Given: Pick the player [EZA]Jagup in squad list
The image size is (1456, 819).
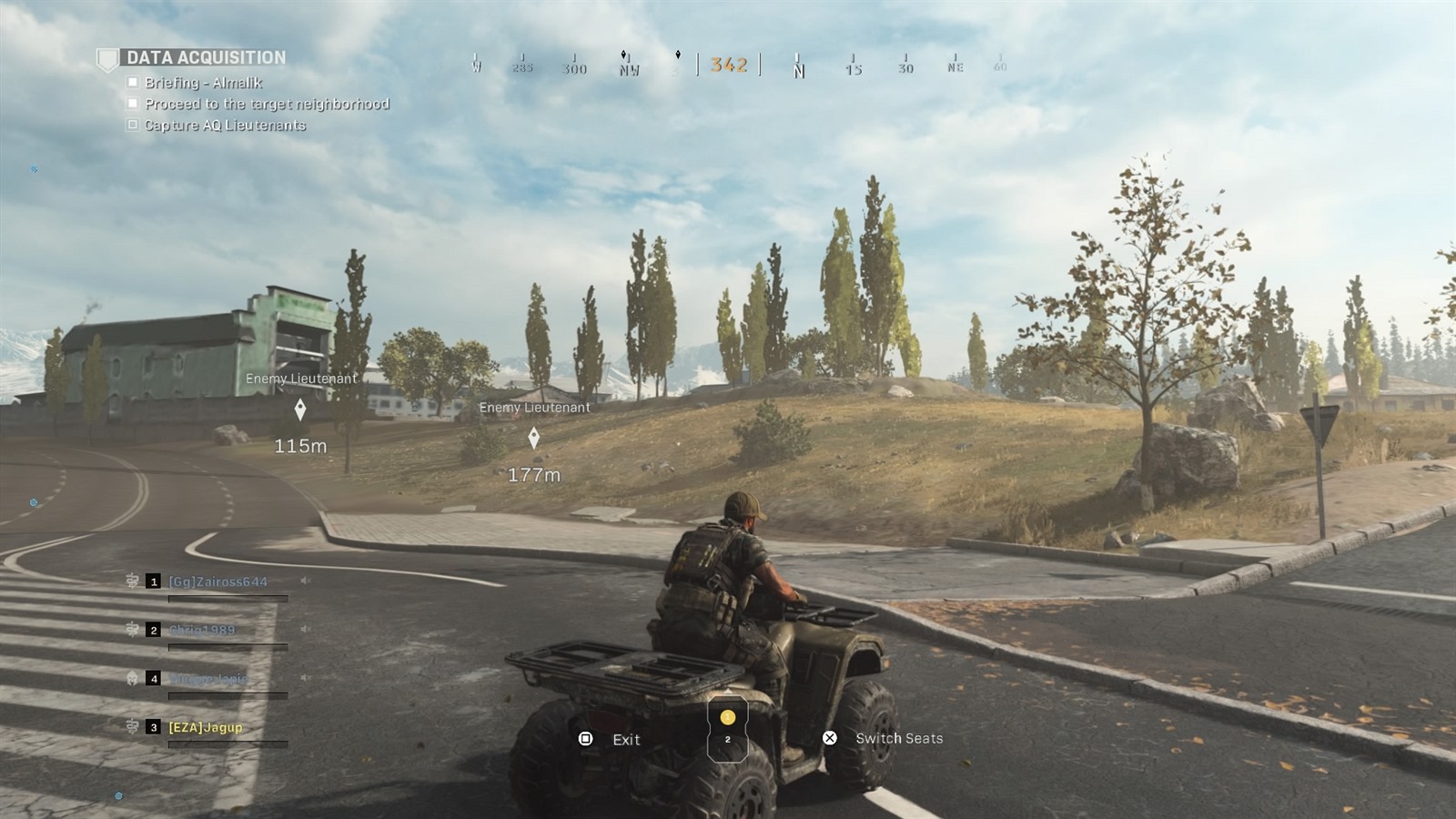Looking at the screenshot, I should pyautogui.click(x=206, y=727).
